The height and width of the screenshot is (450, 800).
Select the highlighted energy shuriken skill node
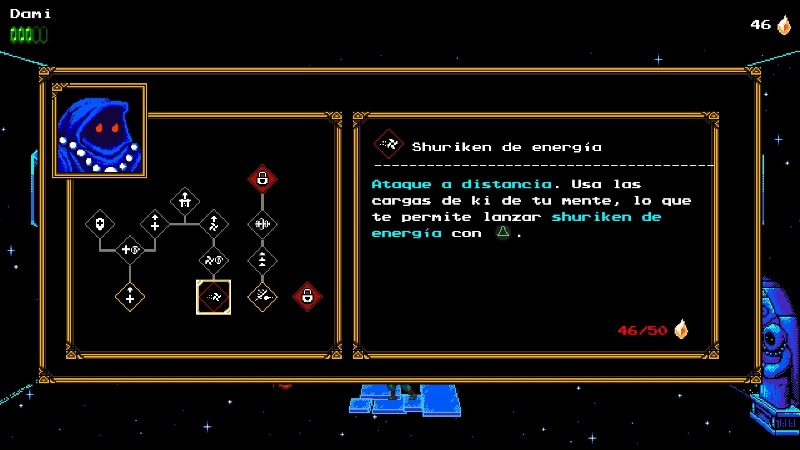[x=213, y=296]
